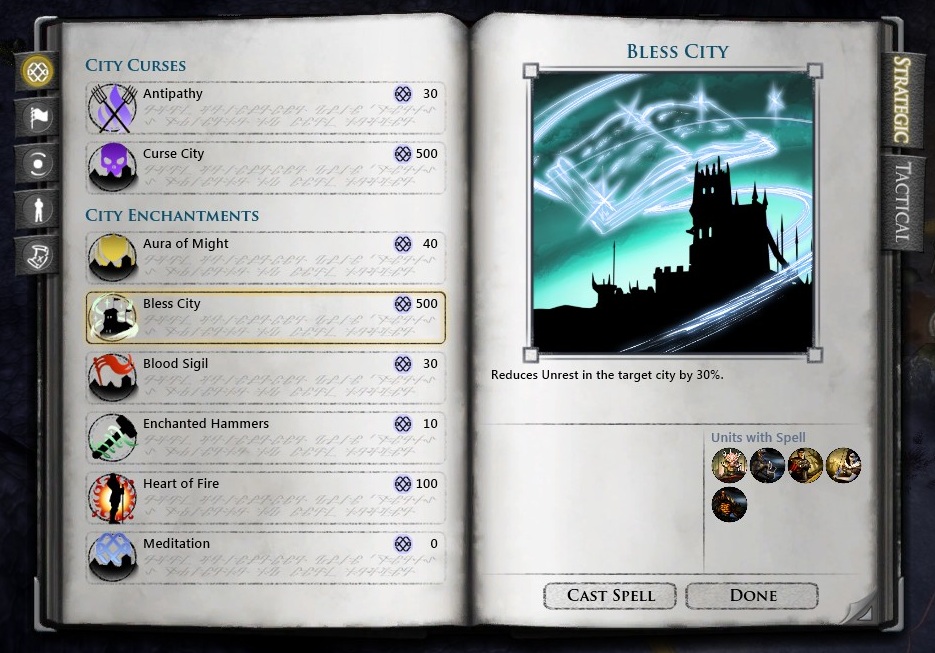Click the Bless City spell artwork
The height and width of the screenshot is (653, 935).
(673, 212)
